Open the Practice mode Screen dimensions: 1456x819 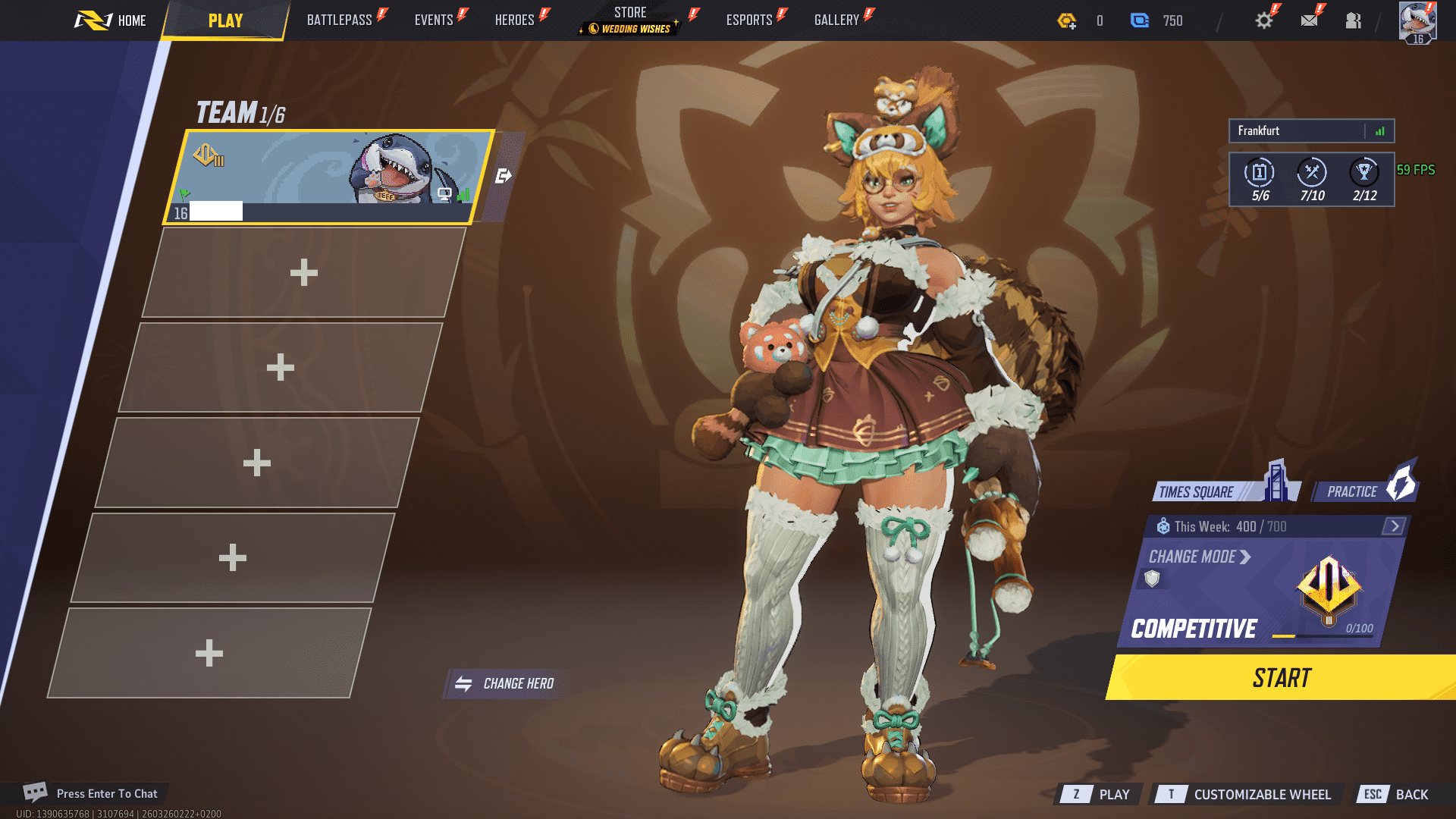[x=1364, y=491]
